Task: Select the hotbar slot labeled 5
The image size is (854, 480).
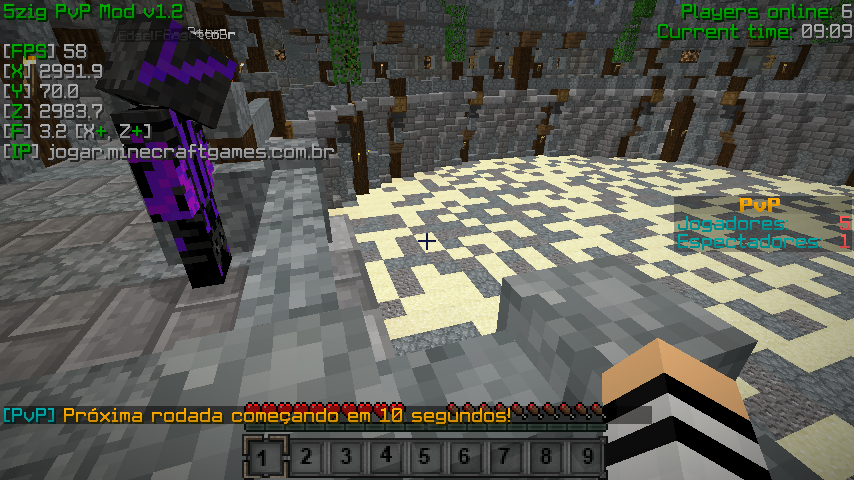Action: [x=426, y=458]
